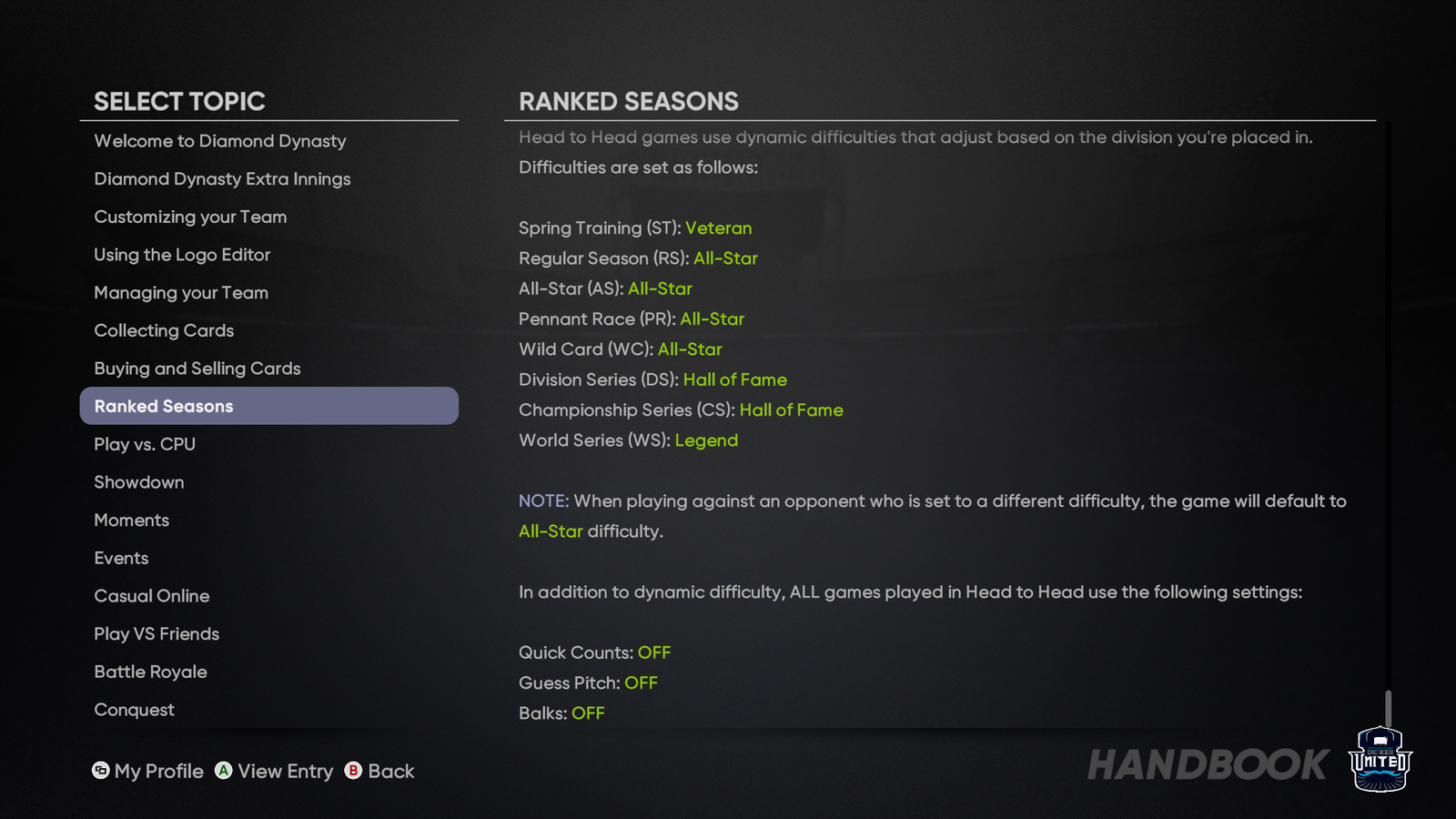Select the Using the Logo Editor topic
This screenshot has width=1456, height=819.
pos(181,255)
